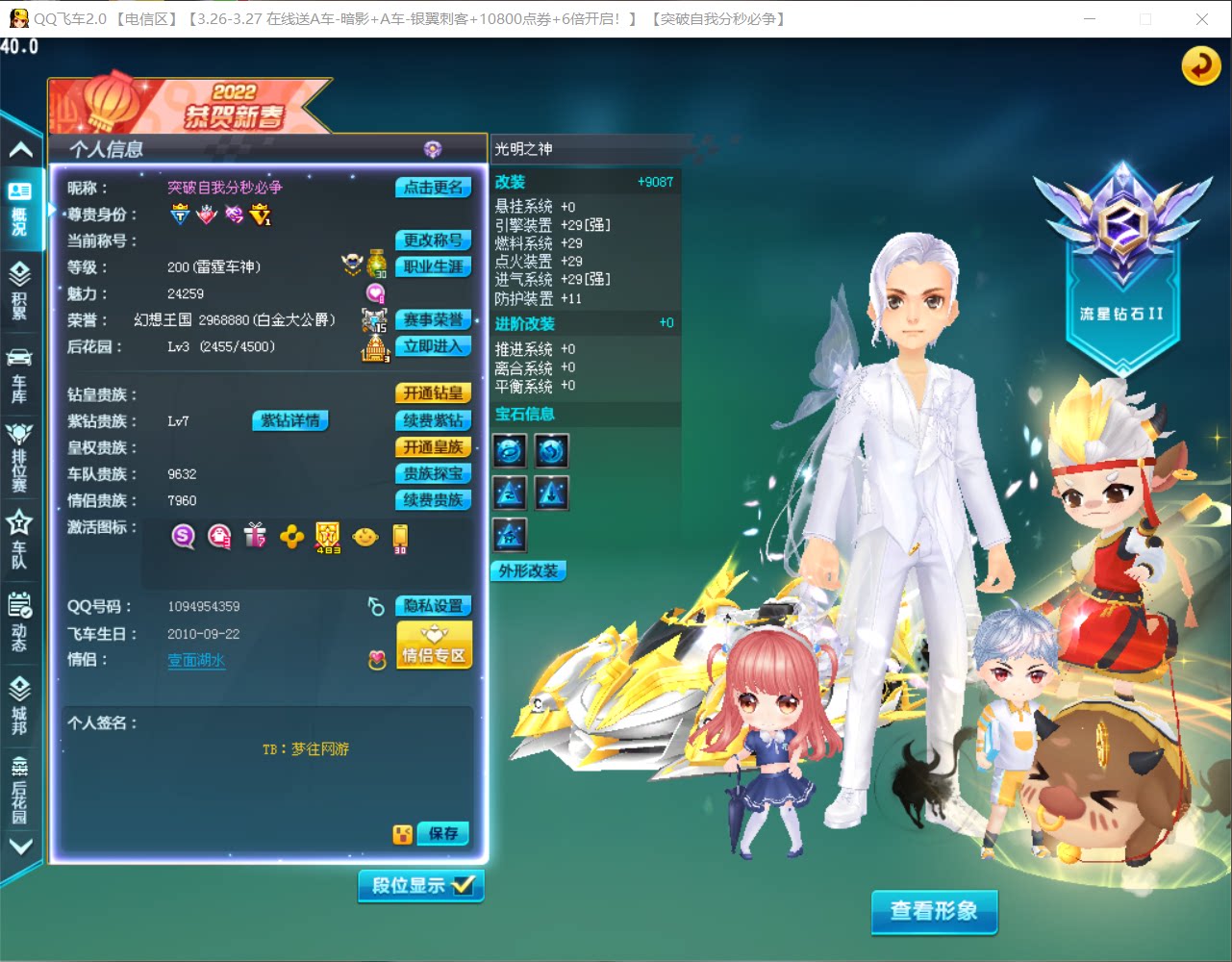Switch to the 外形改装 appearance tab

point(527,570)
